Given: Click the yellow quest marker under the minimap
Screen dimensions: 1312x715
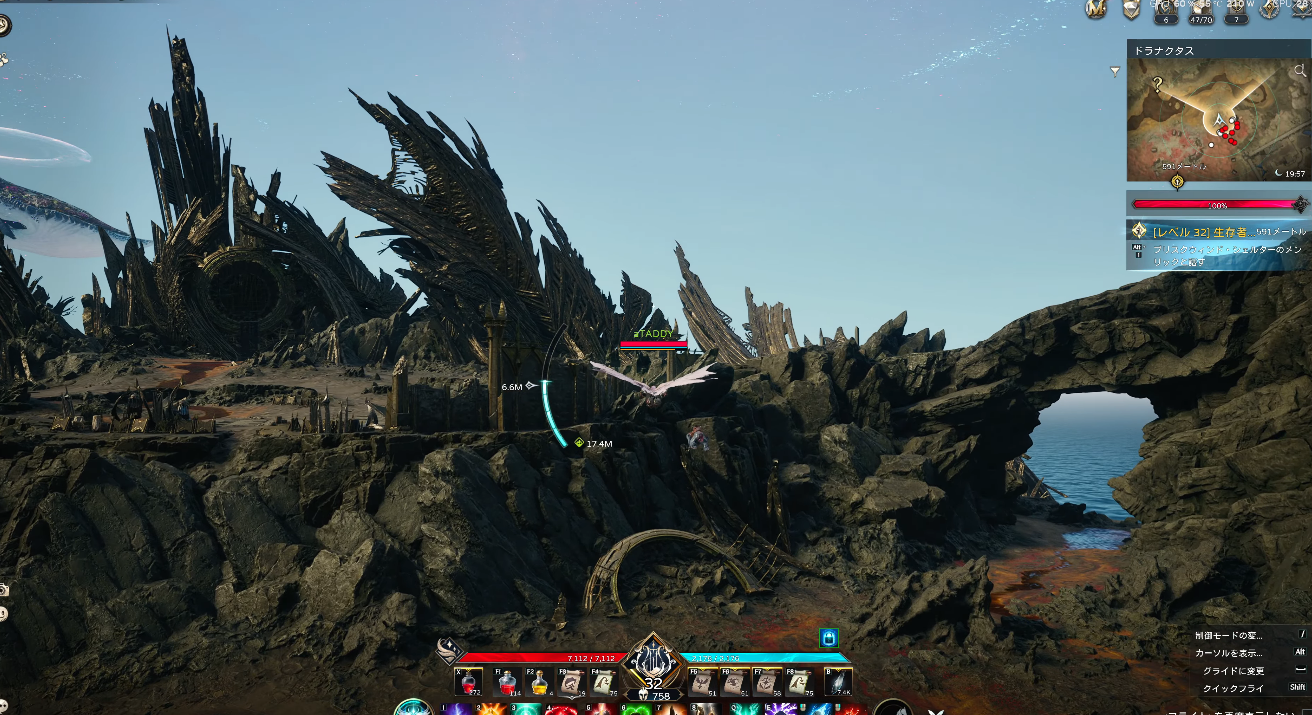Looking at the screenshot, I should point(1177,181).
